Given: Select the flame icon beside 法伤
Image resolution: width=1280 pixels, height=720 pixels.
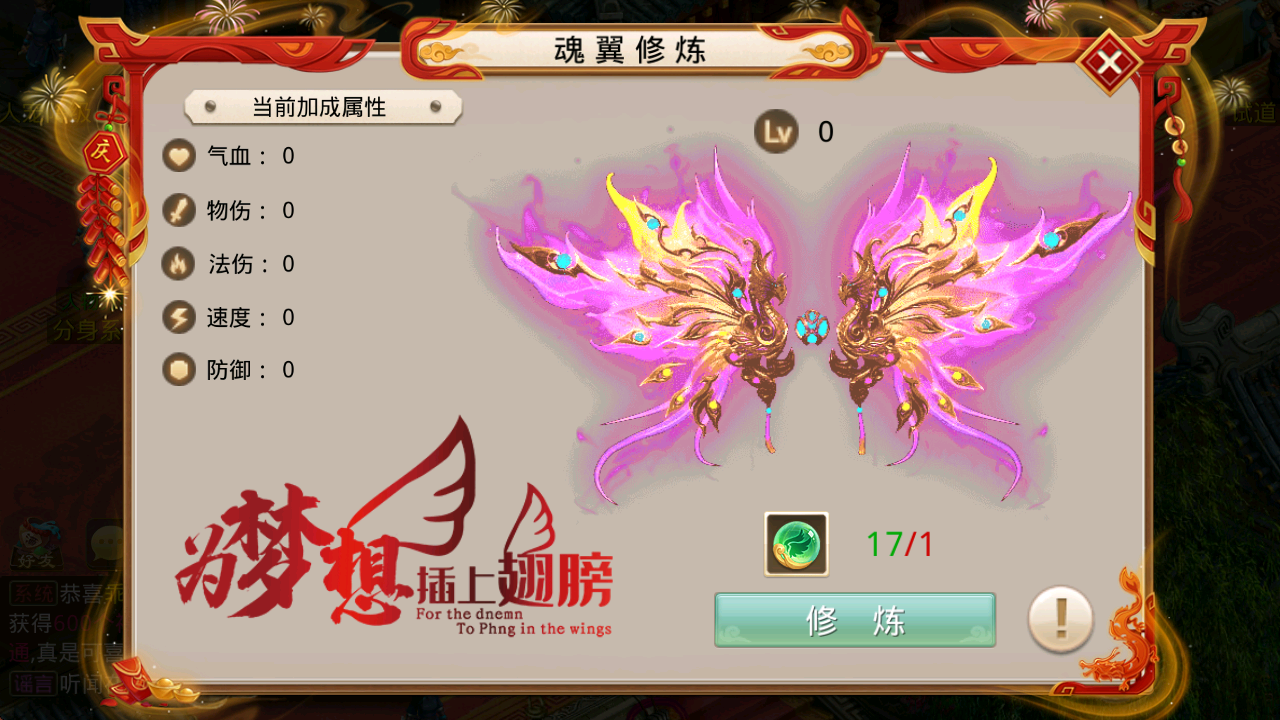Looking at the screenshot, I should coord(180,264).
